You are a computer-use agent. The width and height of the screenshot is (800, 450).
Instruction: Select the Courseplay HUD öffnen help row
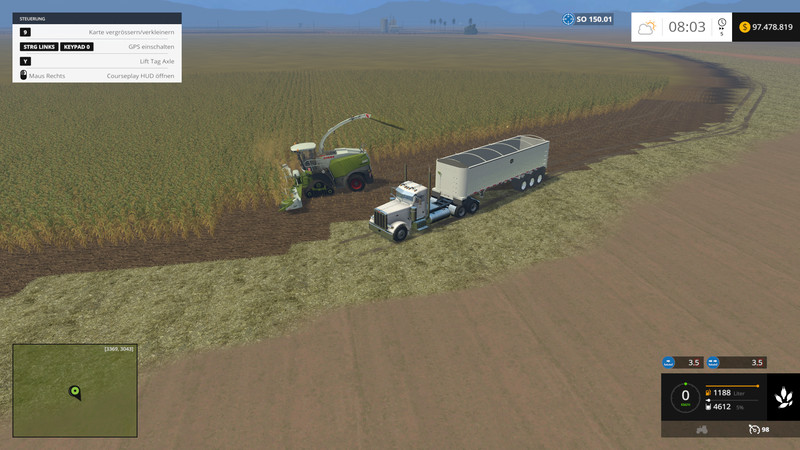[x=97, y=75]
